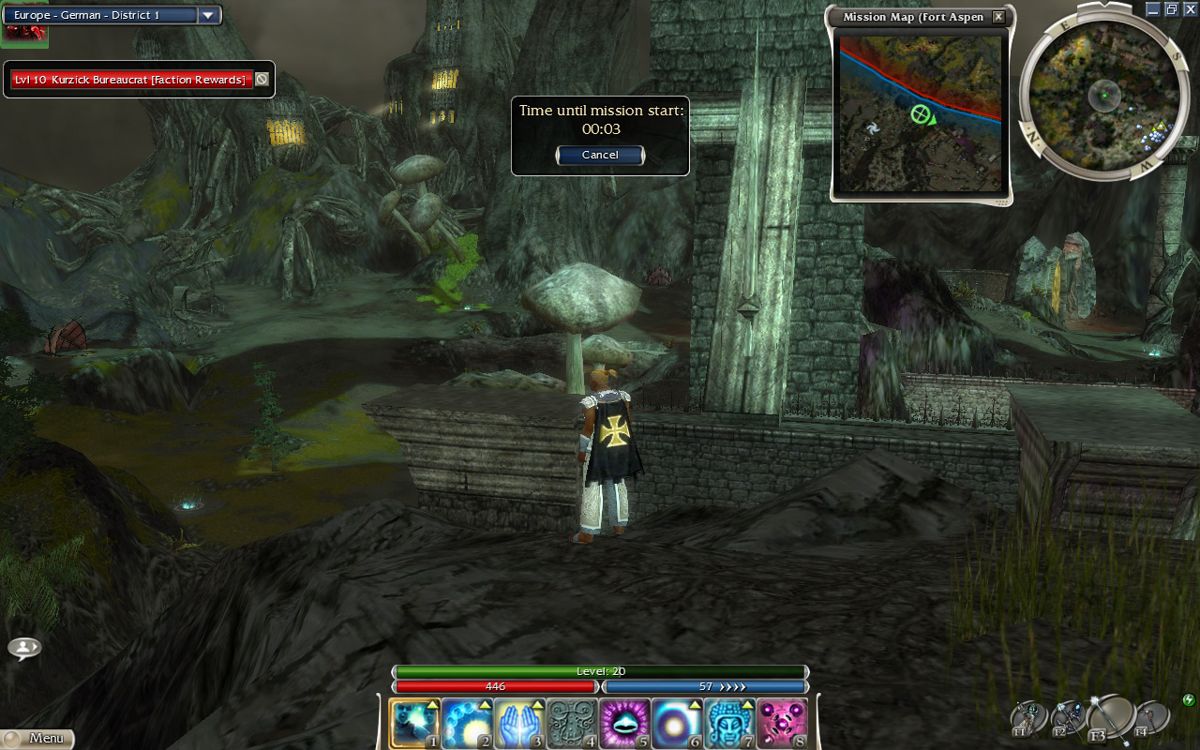Minimize the game window

(1153, 9)
